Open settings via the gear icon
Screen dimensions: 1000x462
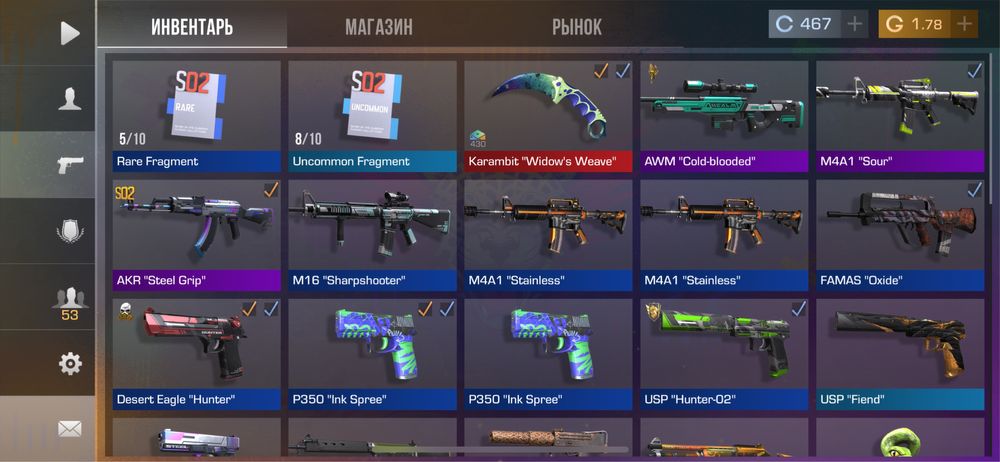pos(69,363)
